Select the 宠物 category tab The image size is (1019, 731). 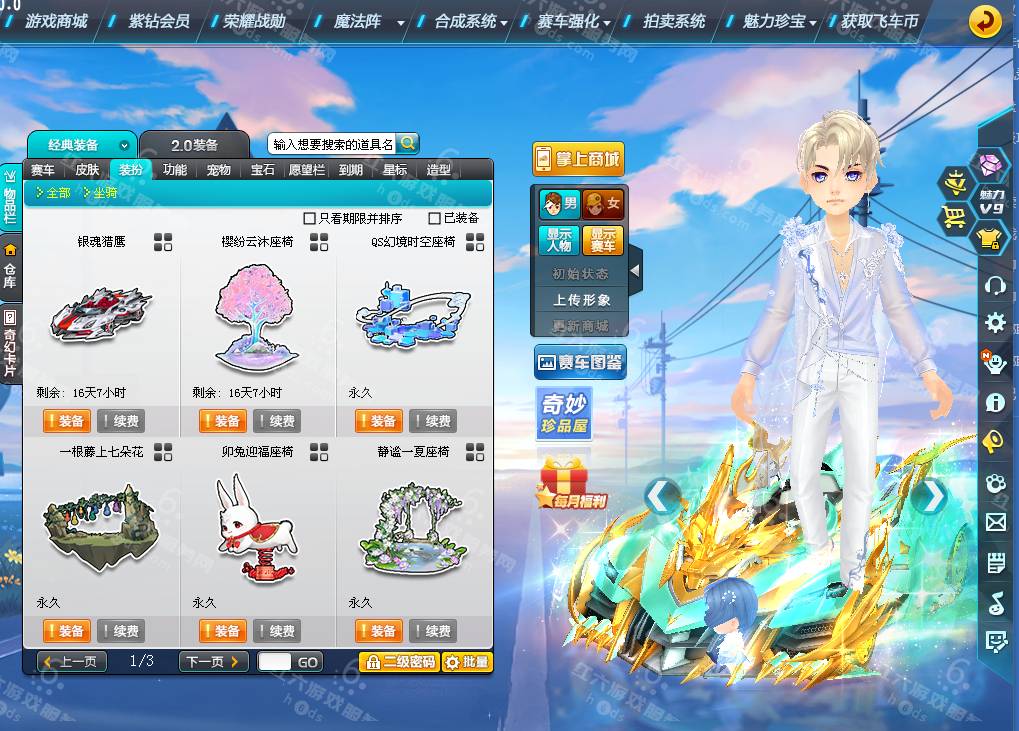click(218, 170)
